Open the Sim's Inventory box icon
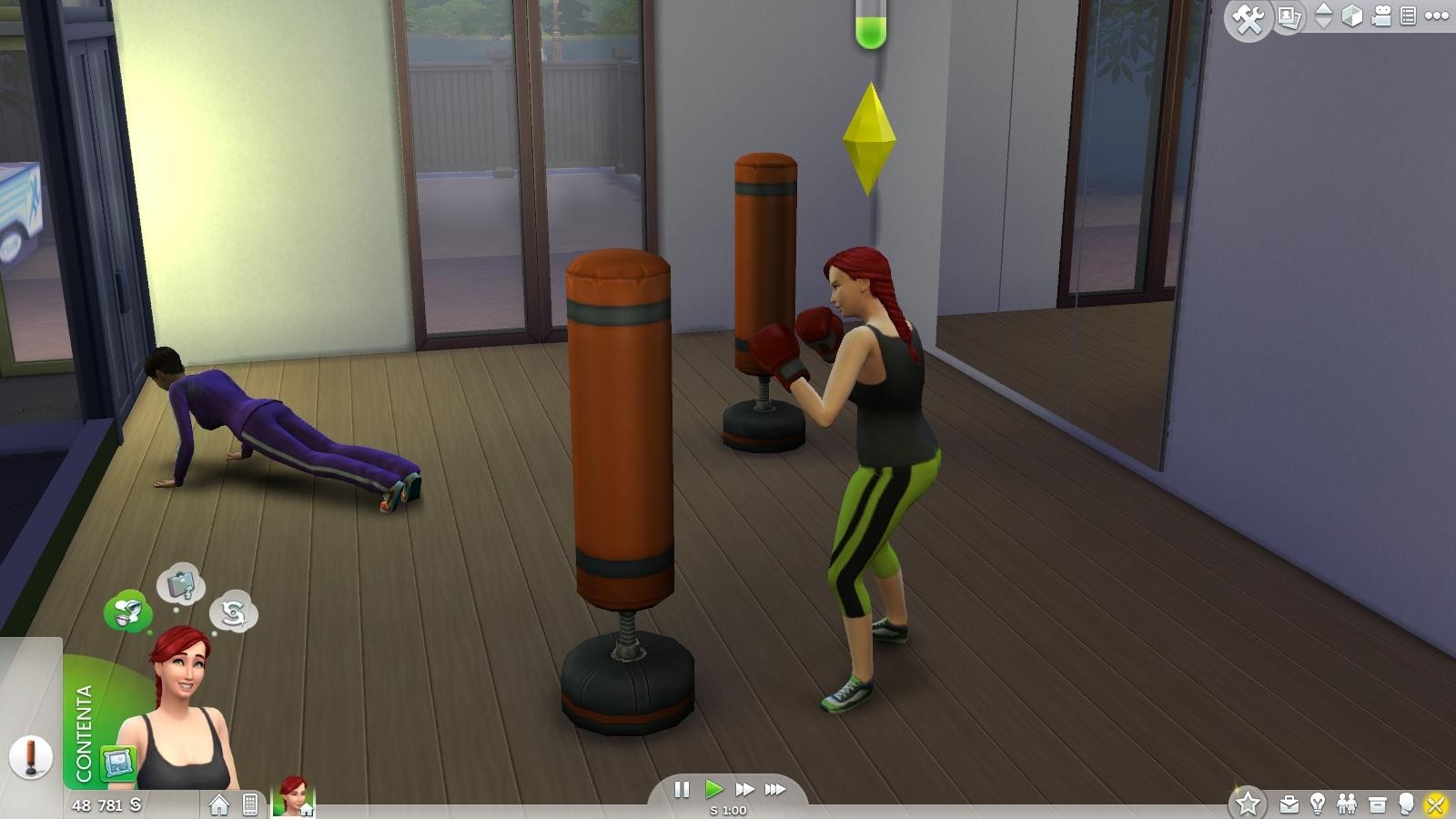Screen dimensions: 1456x819 point(1378,804)
